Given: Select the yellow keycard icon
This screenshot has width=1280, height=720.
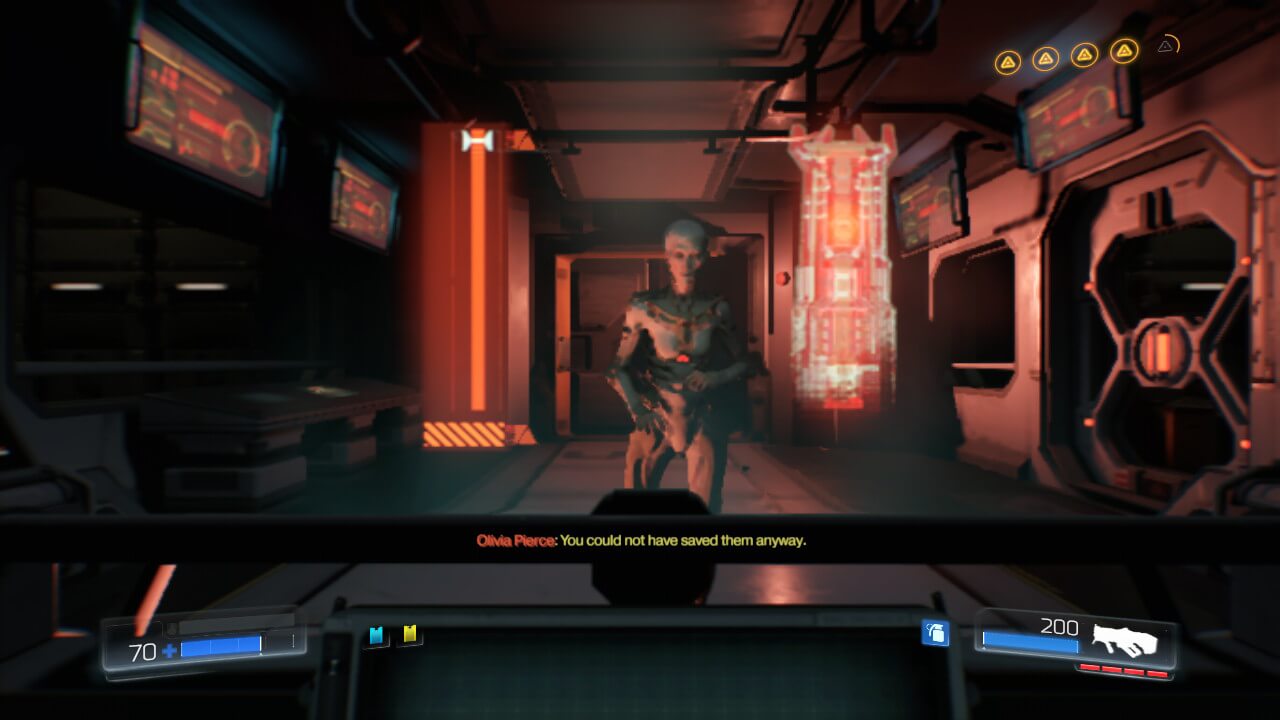Looking at the screenshot, I should [410, 634].
